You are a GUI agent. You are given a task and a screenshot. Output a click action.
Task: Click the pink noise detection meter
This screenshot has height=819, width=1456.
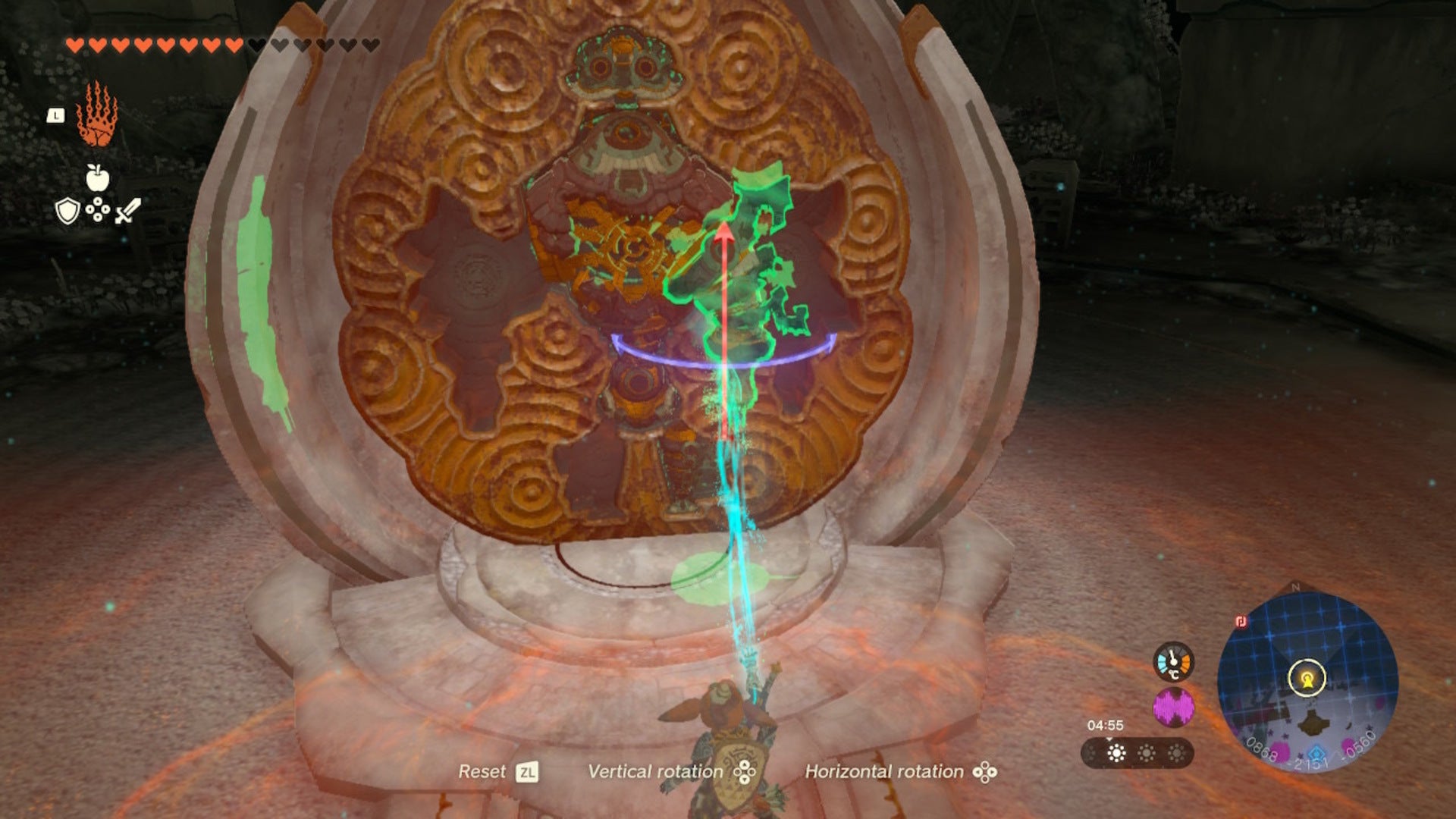click(1174, 706)
